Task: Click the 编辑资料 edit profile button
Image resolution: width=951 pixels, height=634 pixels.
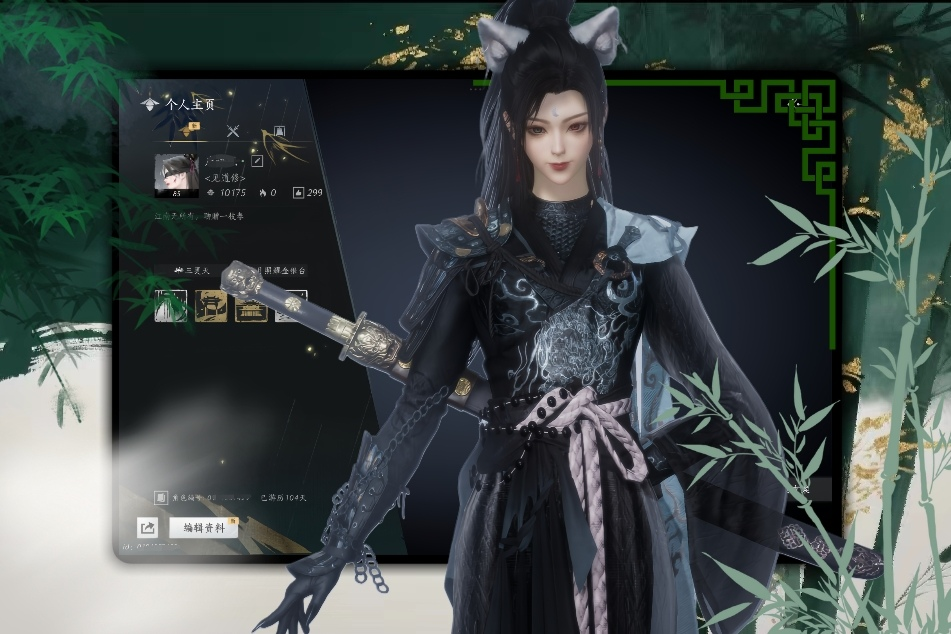Action: tap(203, 527)
